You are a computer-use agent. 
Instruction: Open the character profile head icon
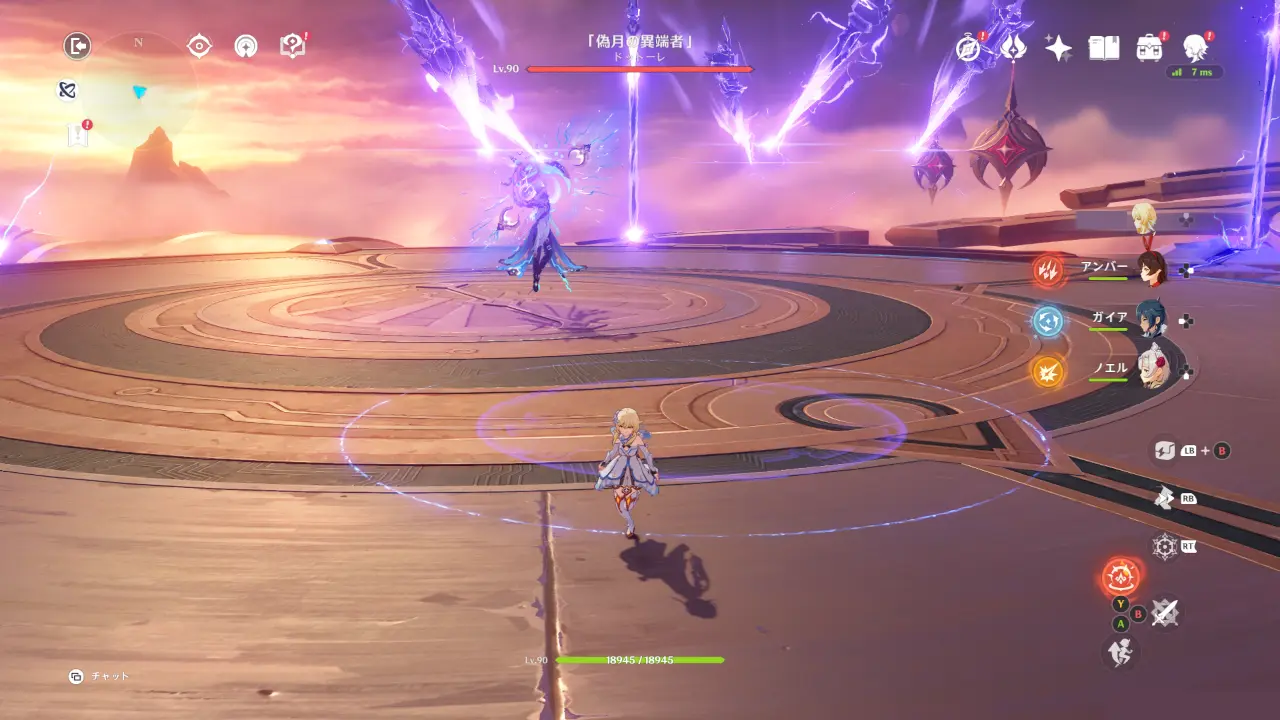(x=1194, y=47)
